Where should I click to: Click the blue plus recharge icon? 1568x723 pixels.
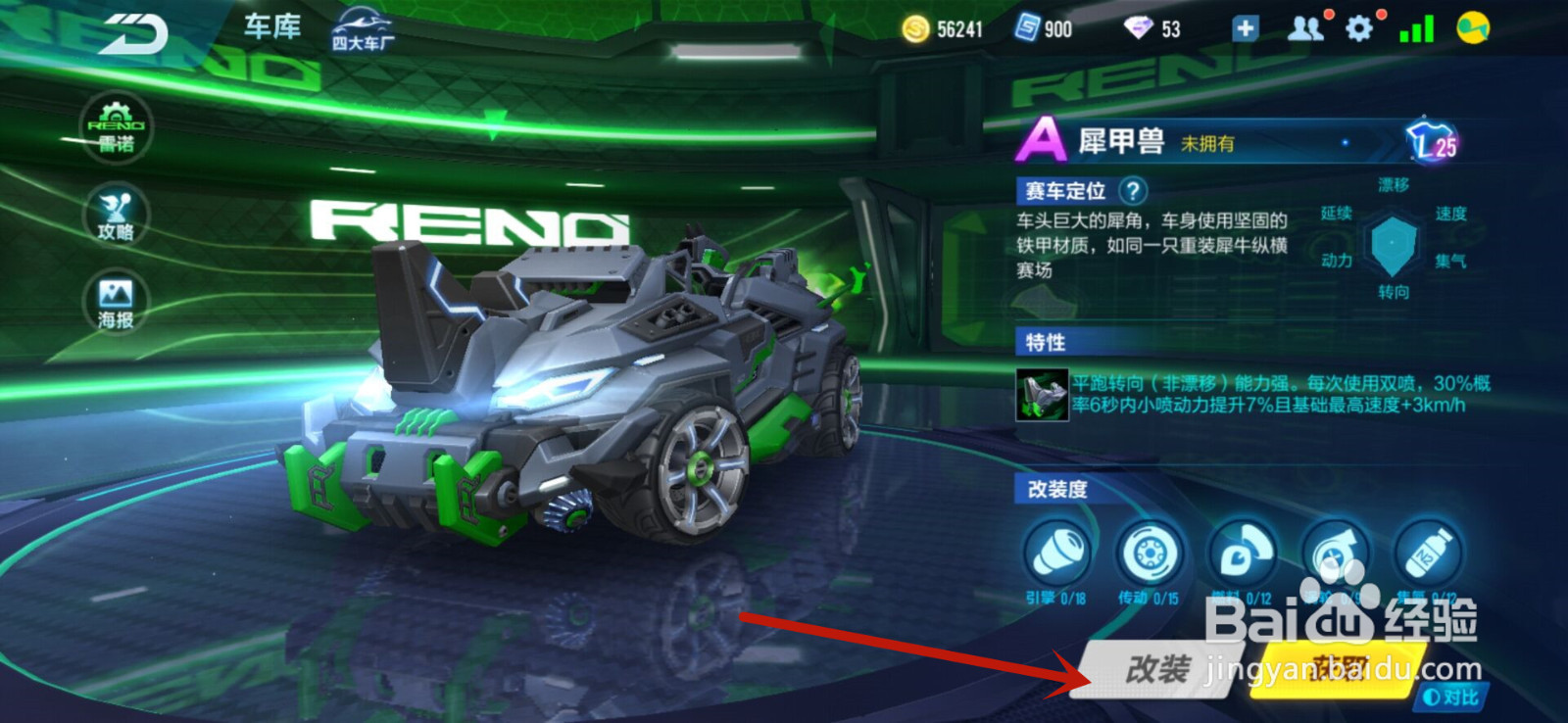point(1245,29)
